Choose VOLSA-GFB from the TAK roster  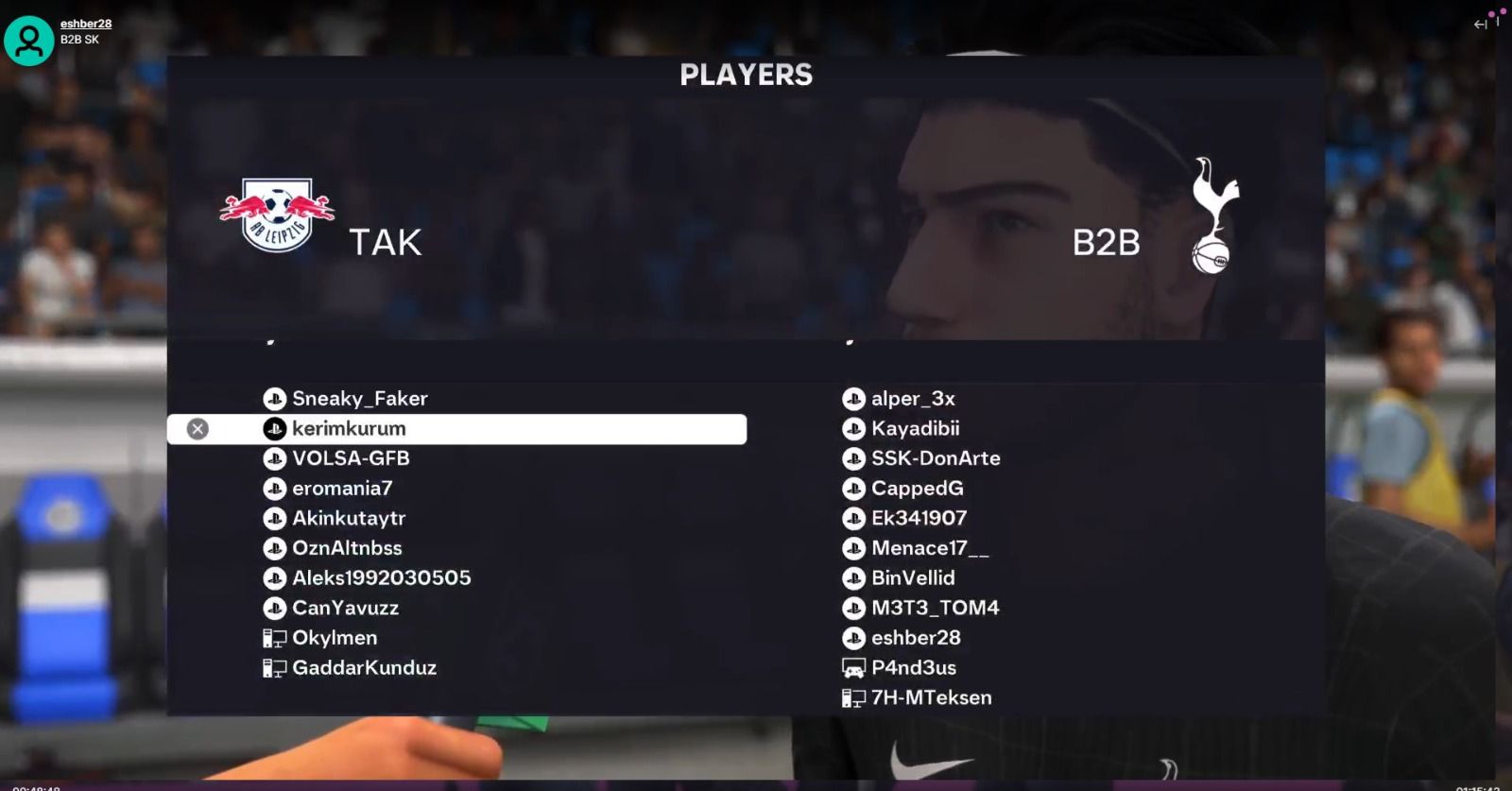(351, 458)
